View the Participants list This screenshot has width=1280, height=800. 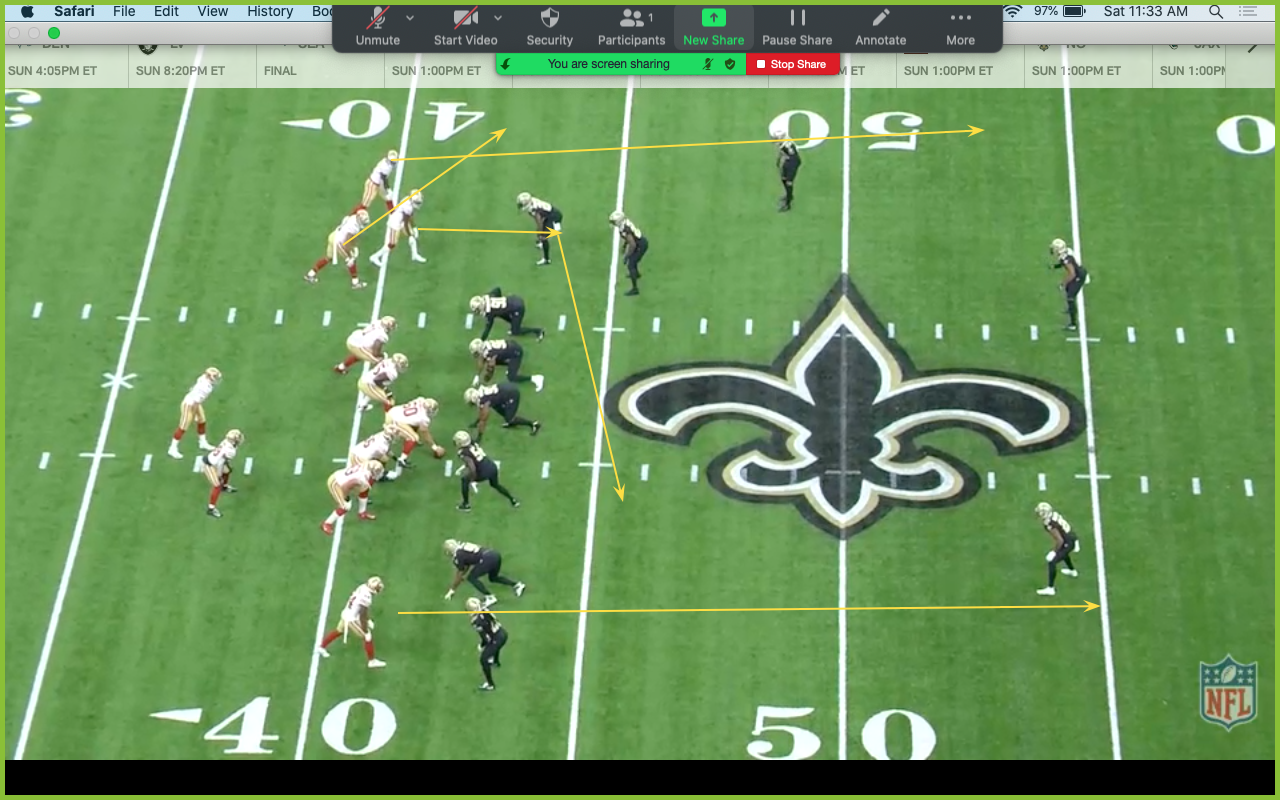(x=631, y=27)
